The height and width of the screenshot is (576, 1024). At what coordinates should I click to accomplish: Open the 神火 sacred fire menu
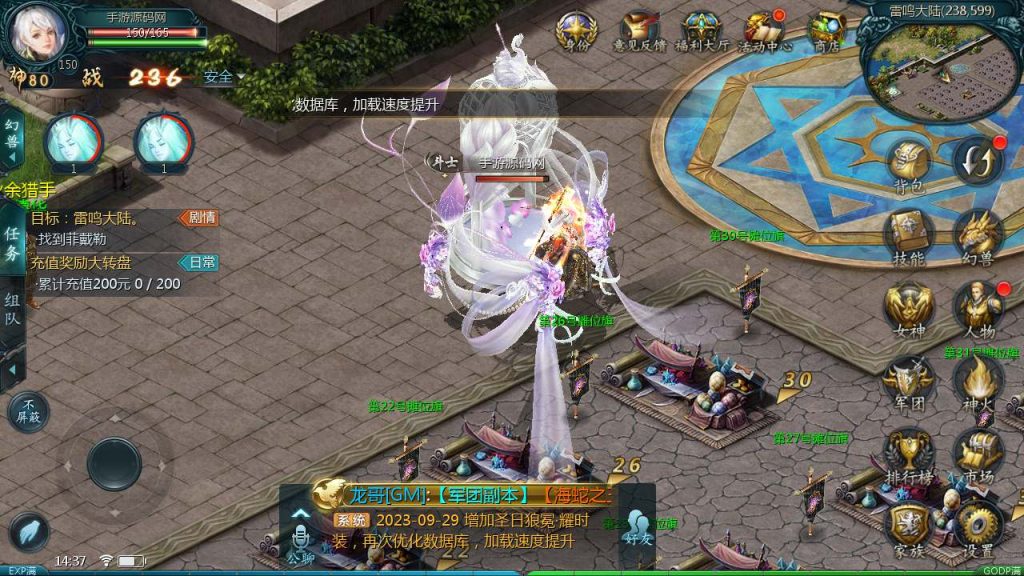click(x=978, y=383)
